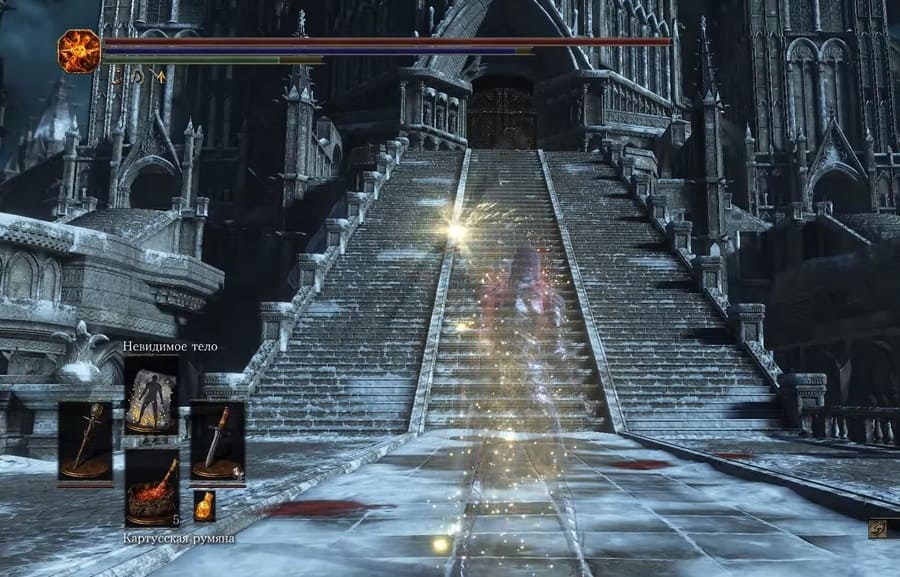The height and width of the screenshot is (577, 900).
Task: Select the dagger in the right-hand slot
Action: tap(217, 441)
